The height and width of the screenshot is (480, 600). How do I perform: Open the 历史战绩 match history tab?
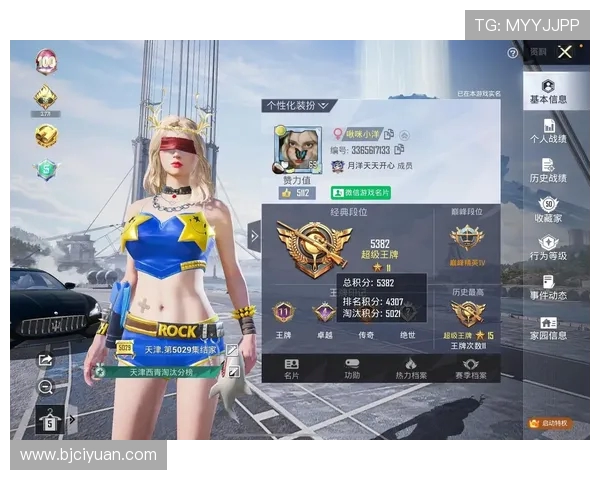tap(548, 170)
